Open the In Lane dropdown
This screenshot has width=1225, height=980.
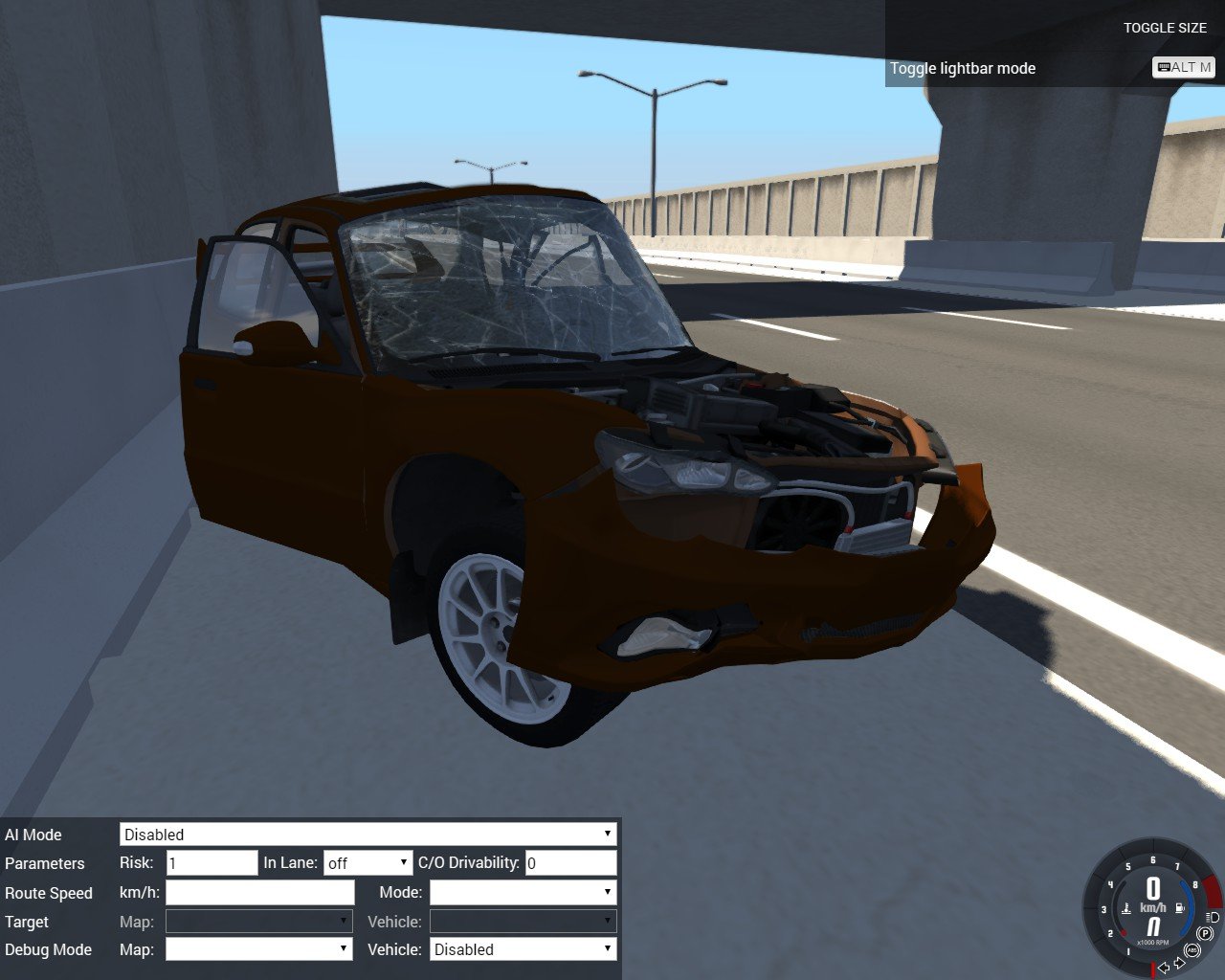click(367, 863)
